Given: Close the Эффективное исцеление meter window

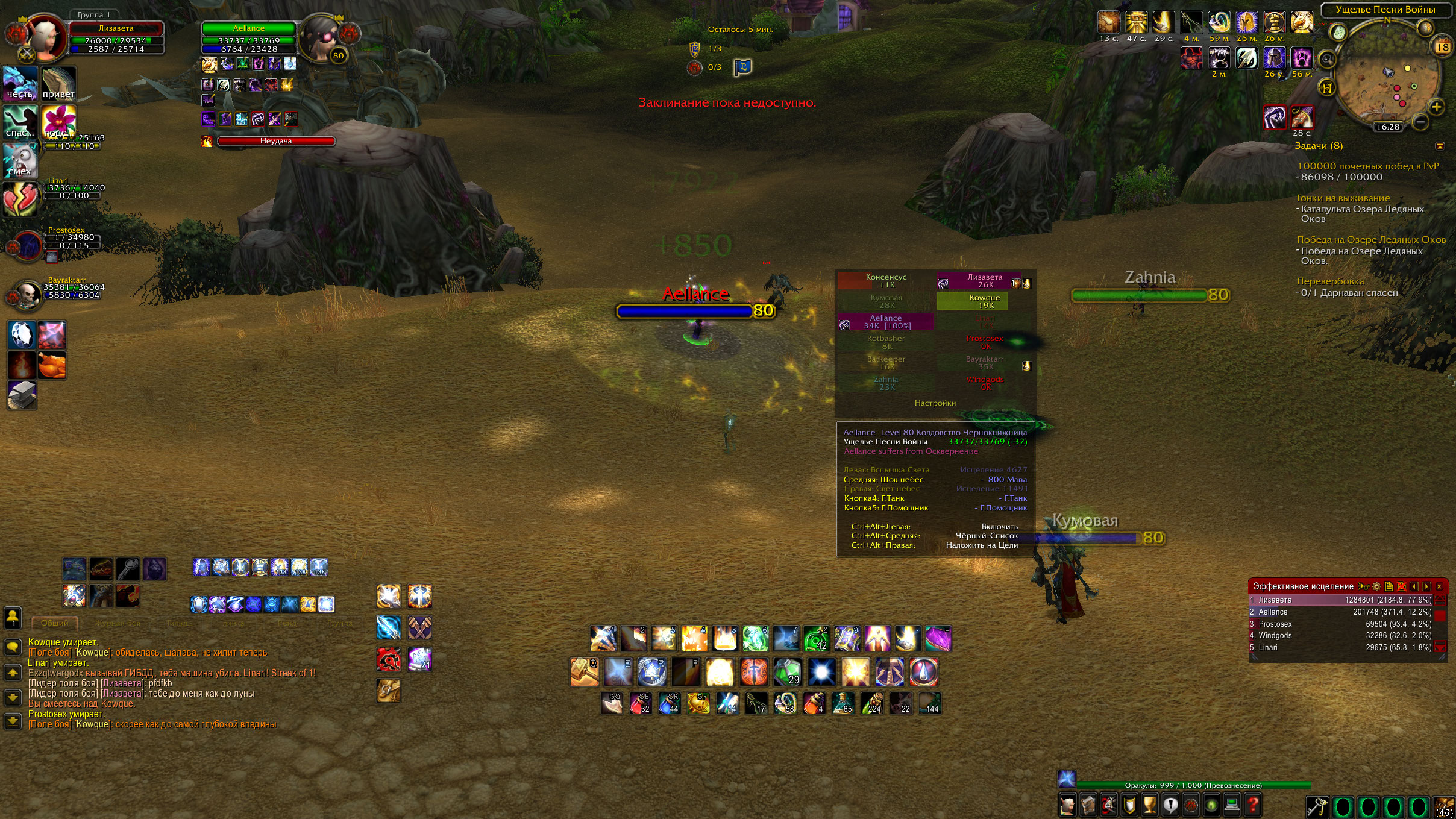Looking at the screenshot, I should 1439,586.
